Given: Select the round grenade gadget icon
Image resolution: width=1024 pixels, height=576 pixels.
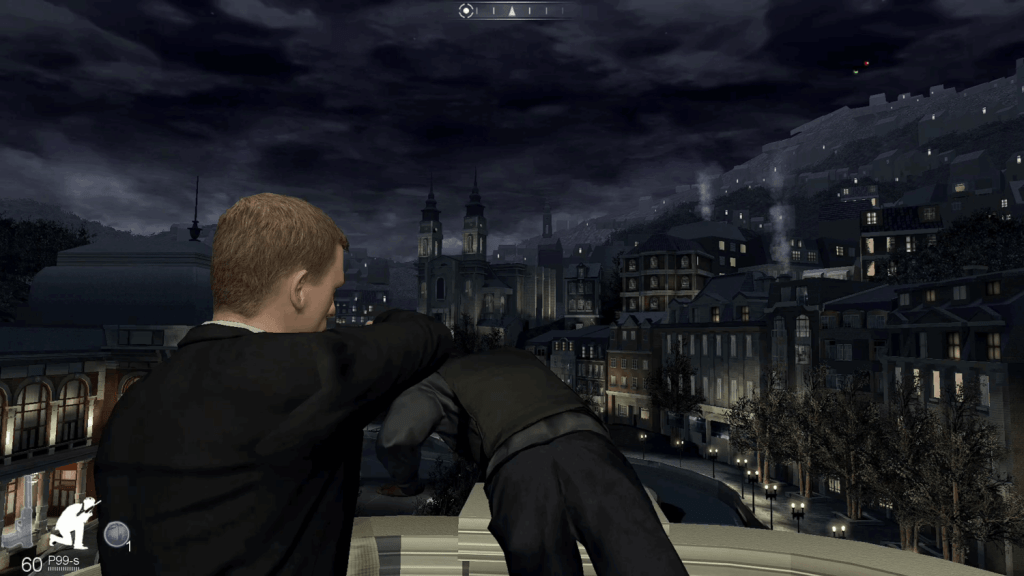Looking at the screenshot, I should pyautogui.click(x=116, y=535).
